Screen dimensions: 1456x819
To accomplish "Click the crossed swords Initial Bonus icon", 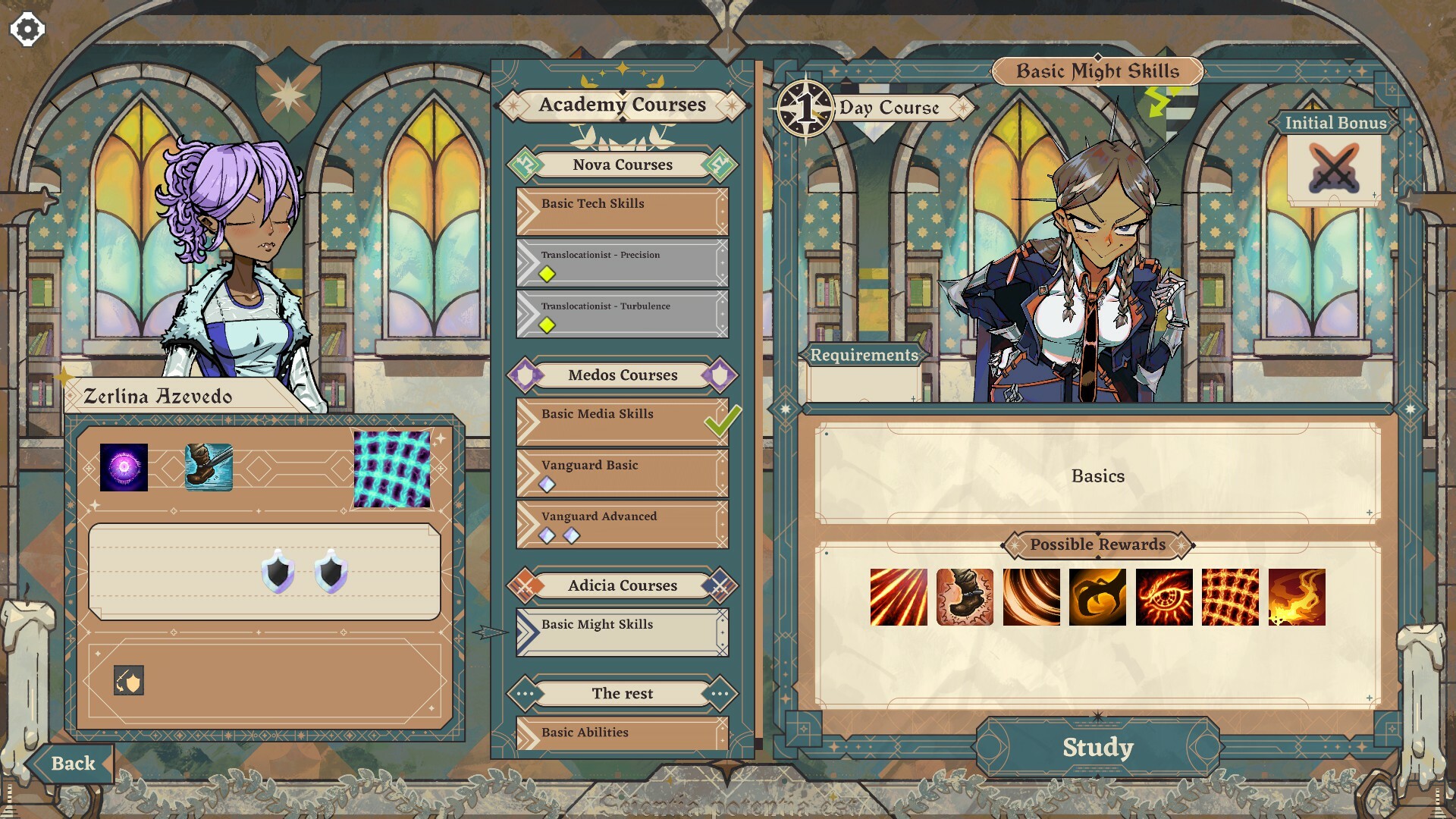I will tap(1335, 168).
